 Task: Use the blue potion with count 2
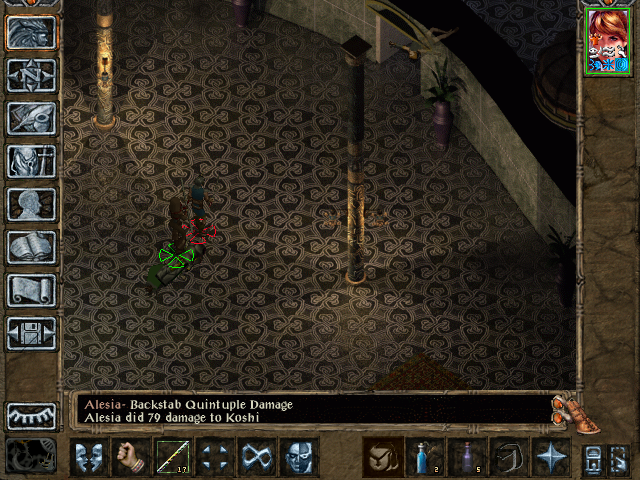click(425, 457)
